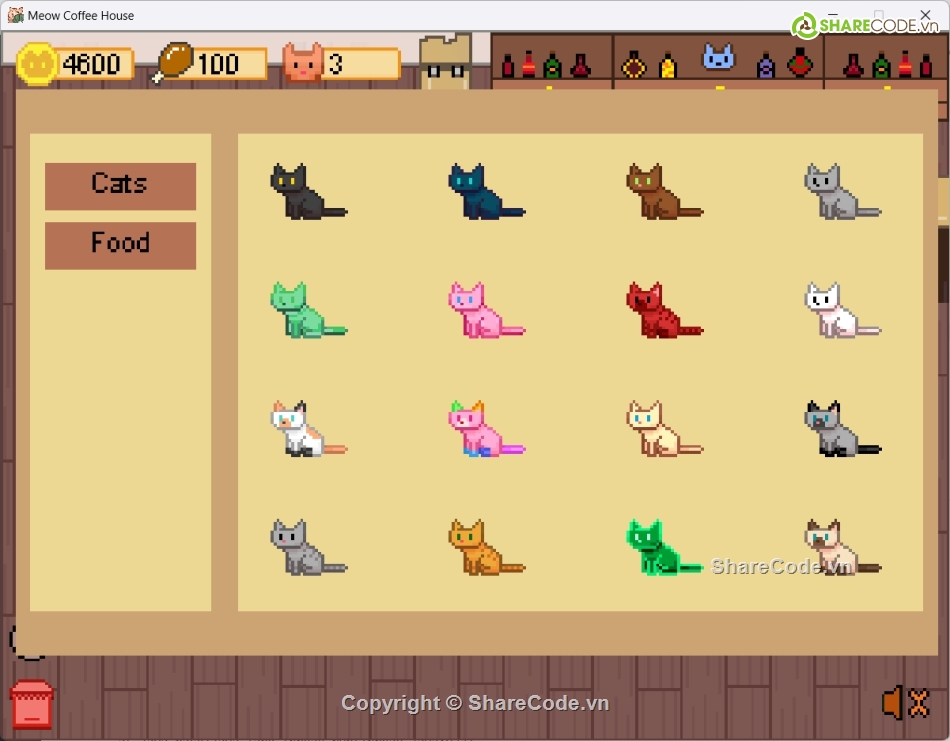
Task: Select the red cat
Action: tap(657, 310)
